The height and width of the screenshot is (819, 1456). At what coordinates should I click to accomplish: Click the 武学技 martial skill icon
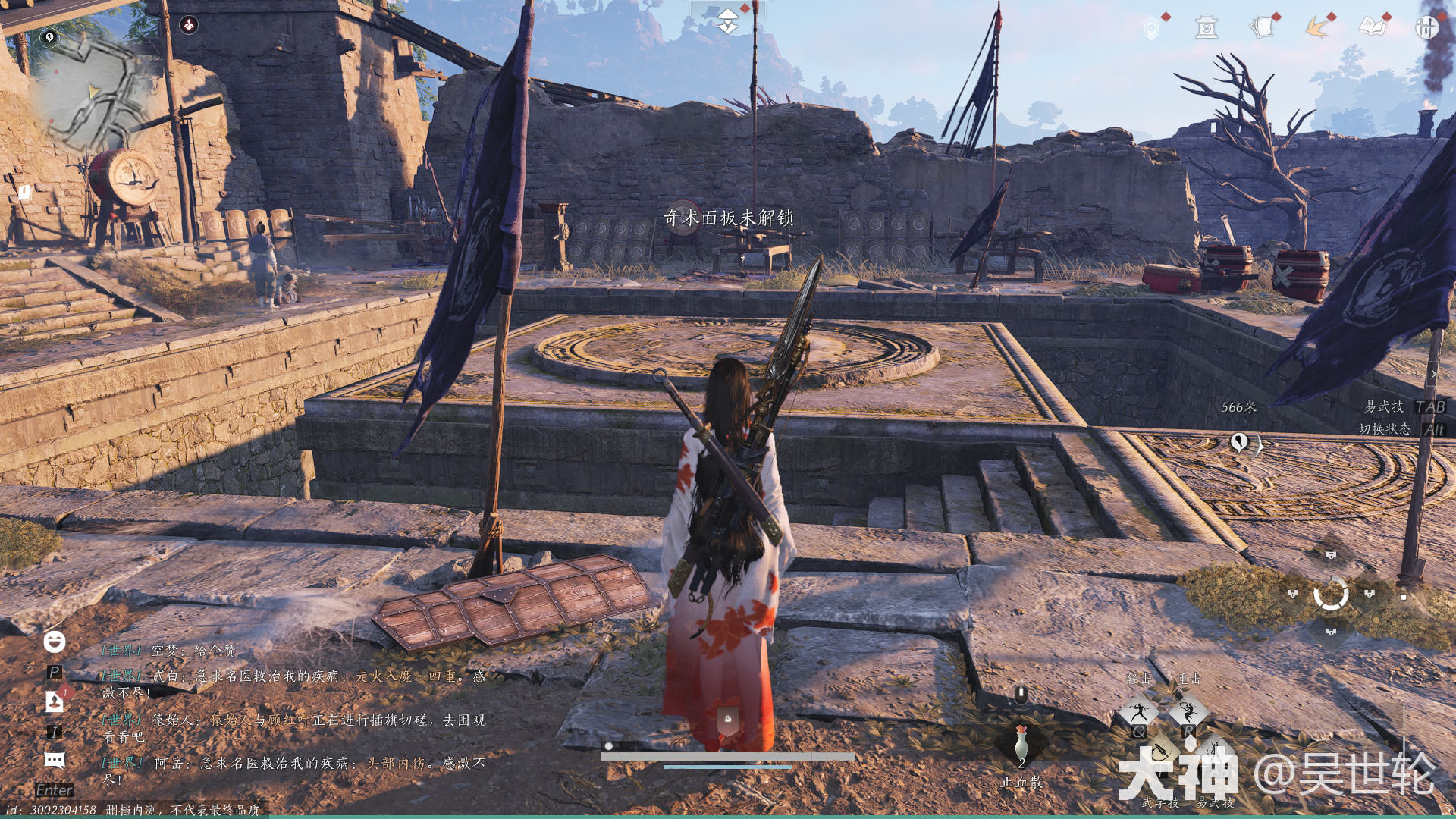point(1160,755)
